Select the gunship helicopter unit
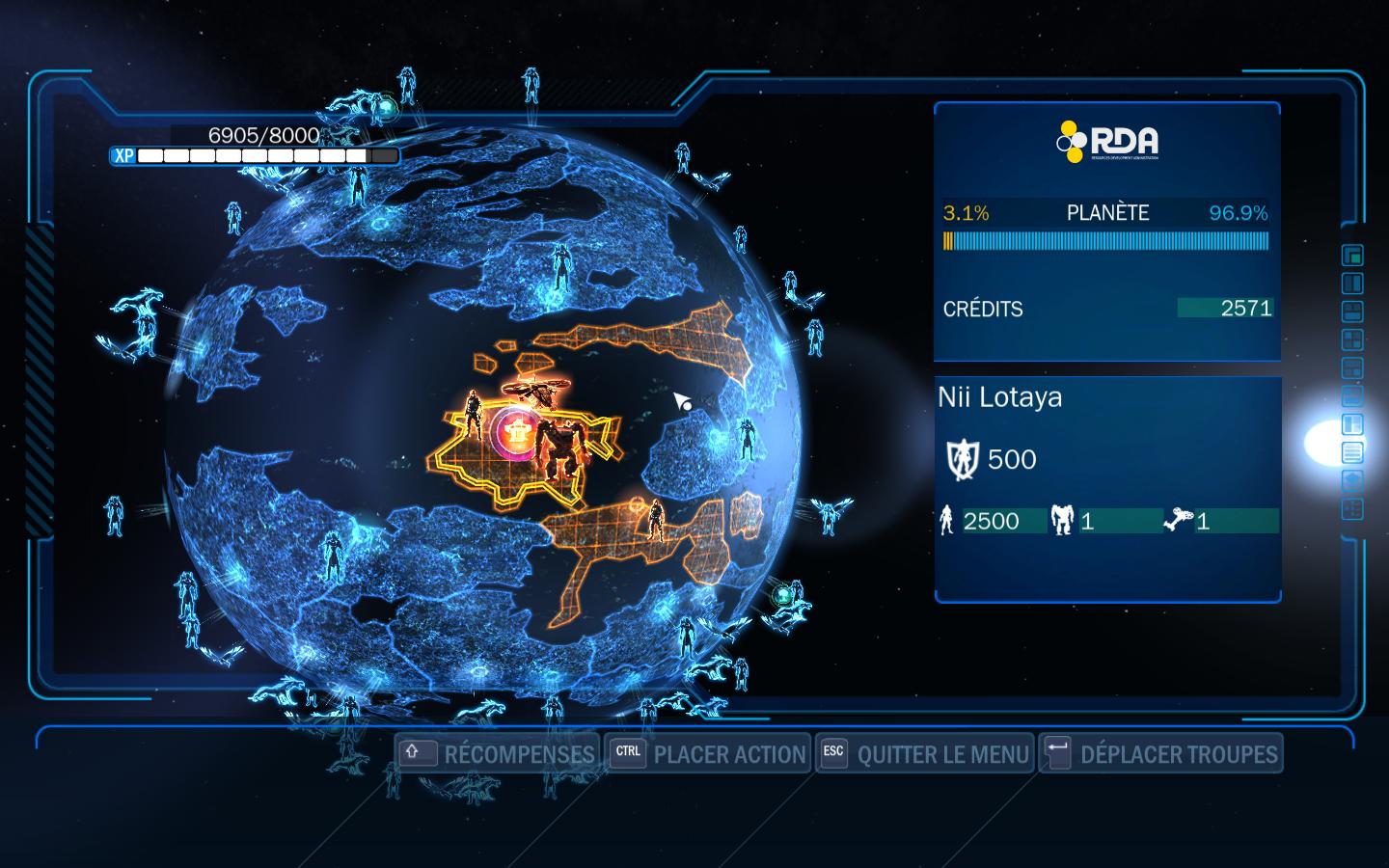Image resolution: width=1389 pixels, height=868 pixels. 540,391
